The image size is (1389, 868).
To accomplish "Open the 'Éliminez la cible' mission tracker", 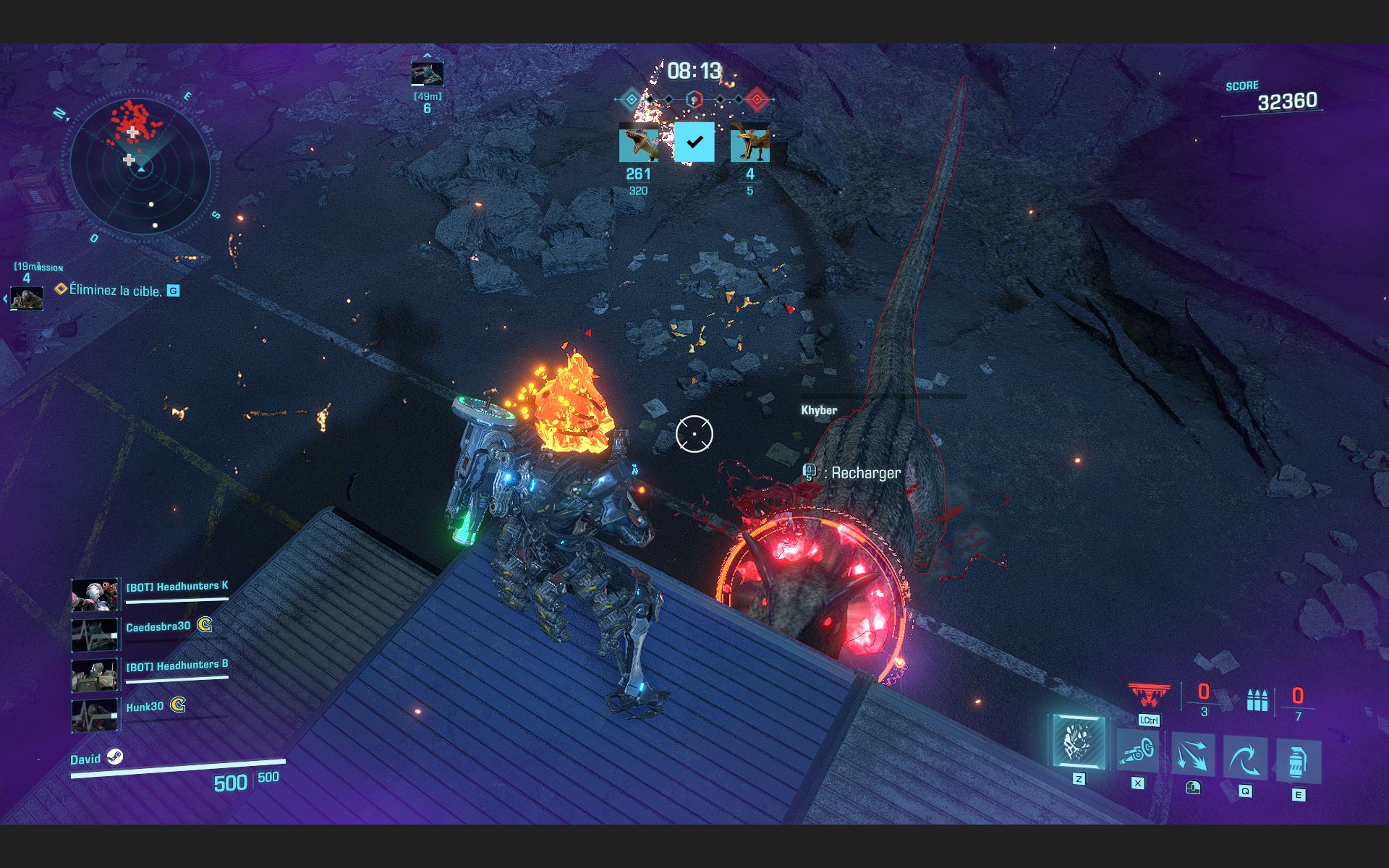I will pyautogui.click(x=116, y=291).
